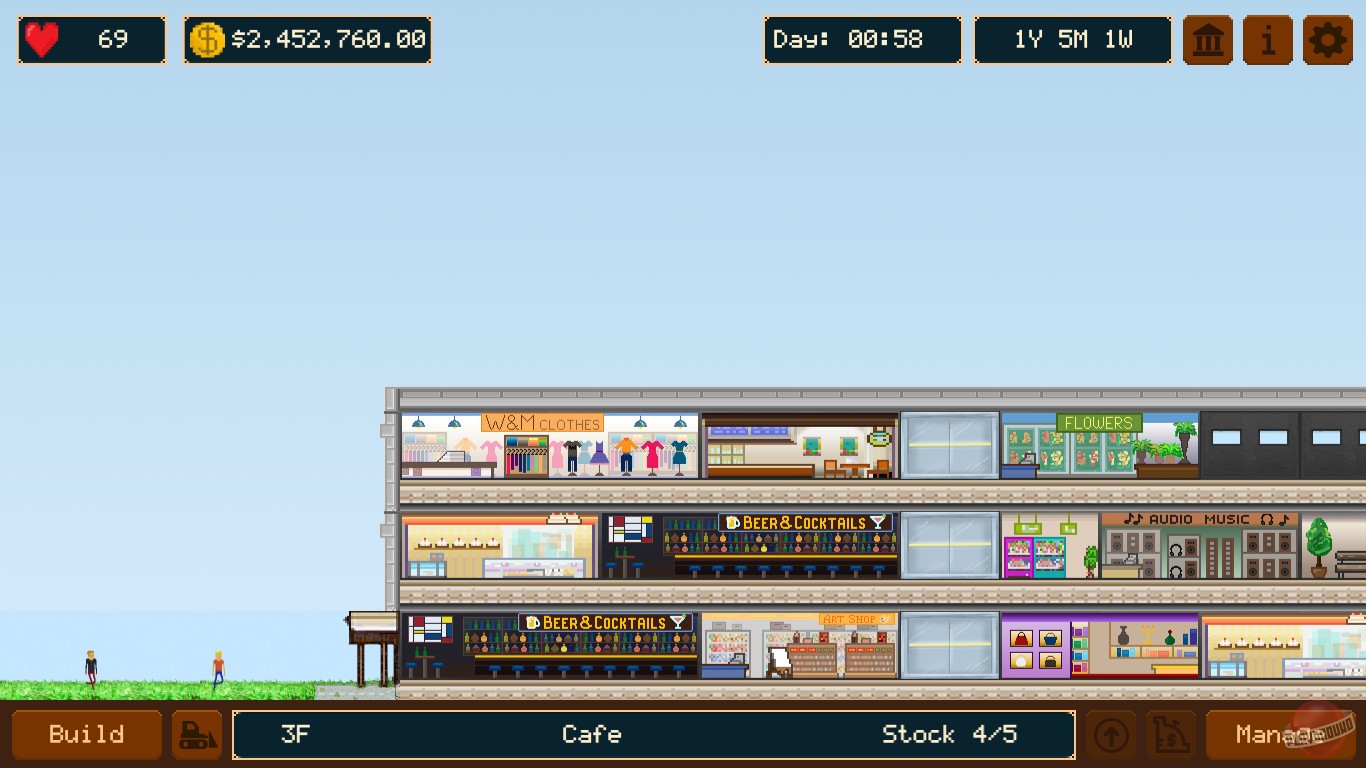Screen dimensions: 1366x768
Task: Open the info panel via the i icon
Action: [x=1267, y=40]
